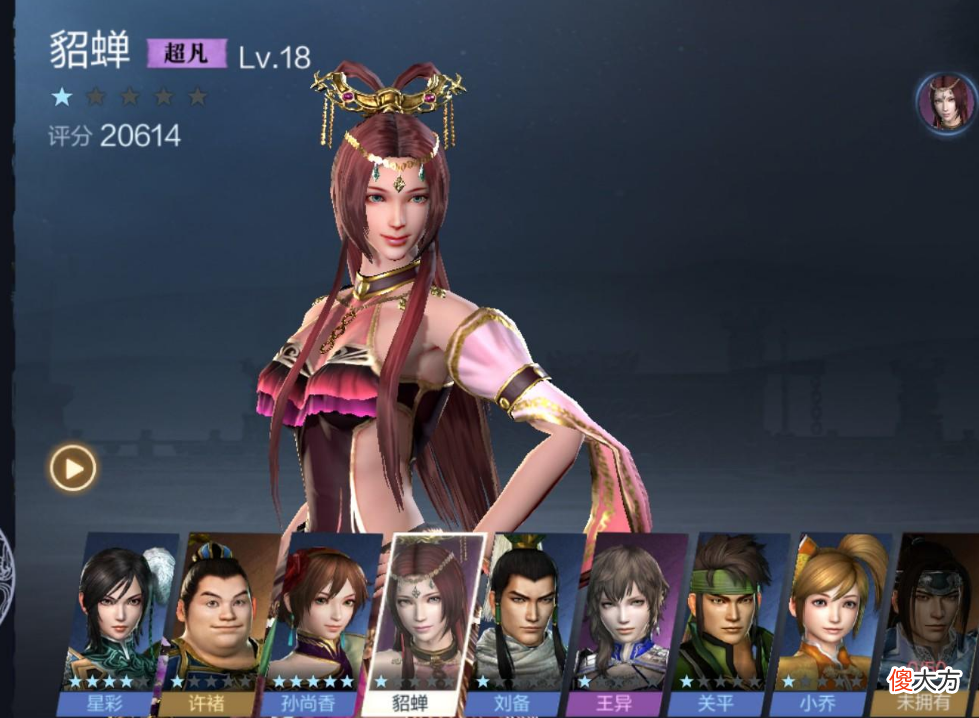This screenshot has width=979, height=718.
Task: Choose the 王异 character card
Action: click(628, 620)
